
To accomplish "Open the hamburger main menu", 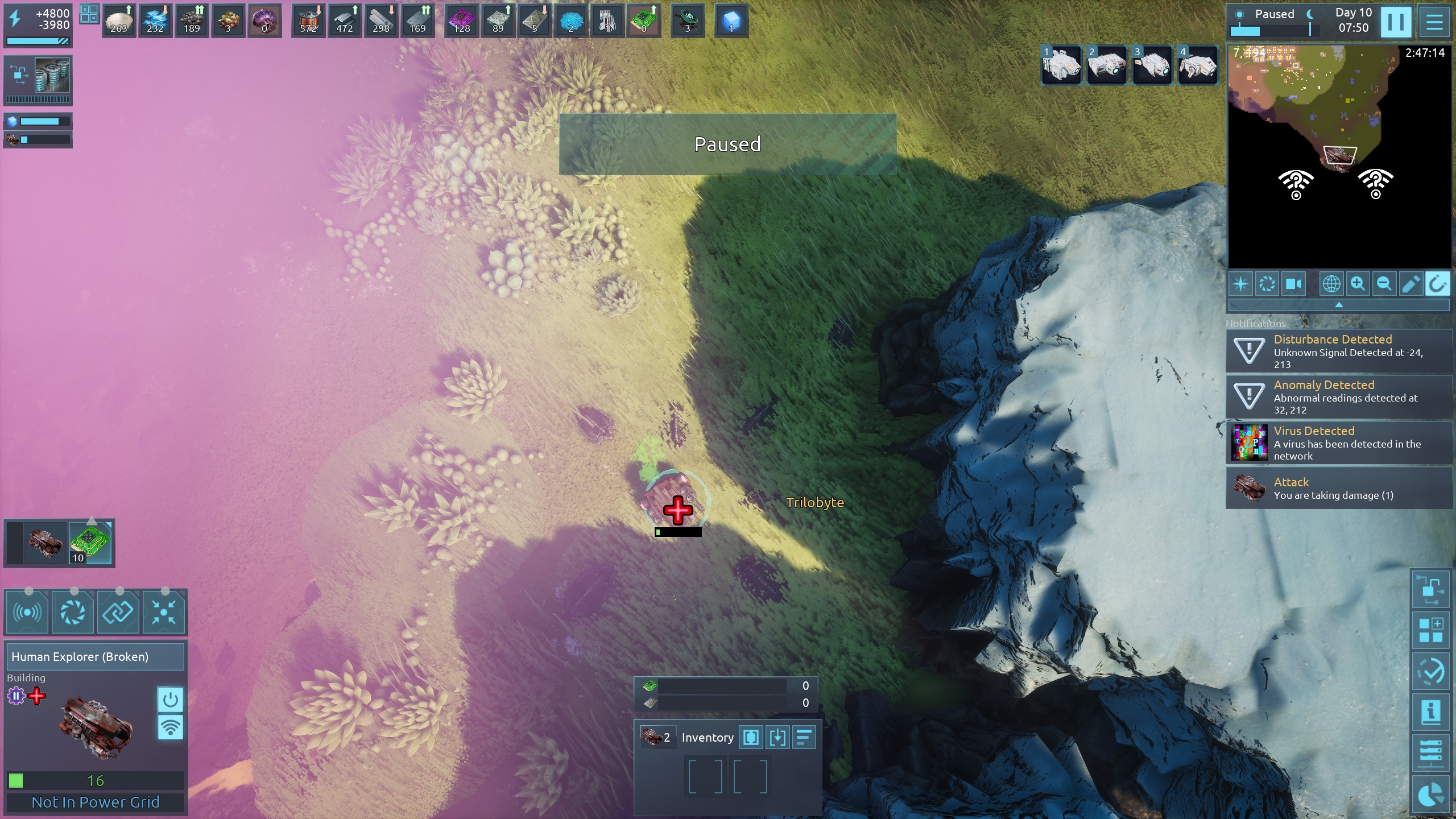I will point(1434,22).
